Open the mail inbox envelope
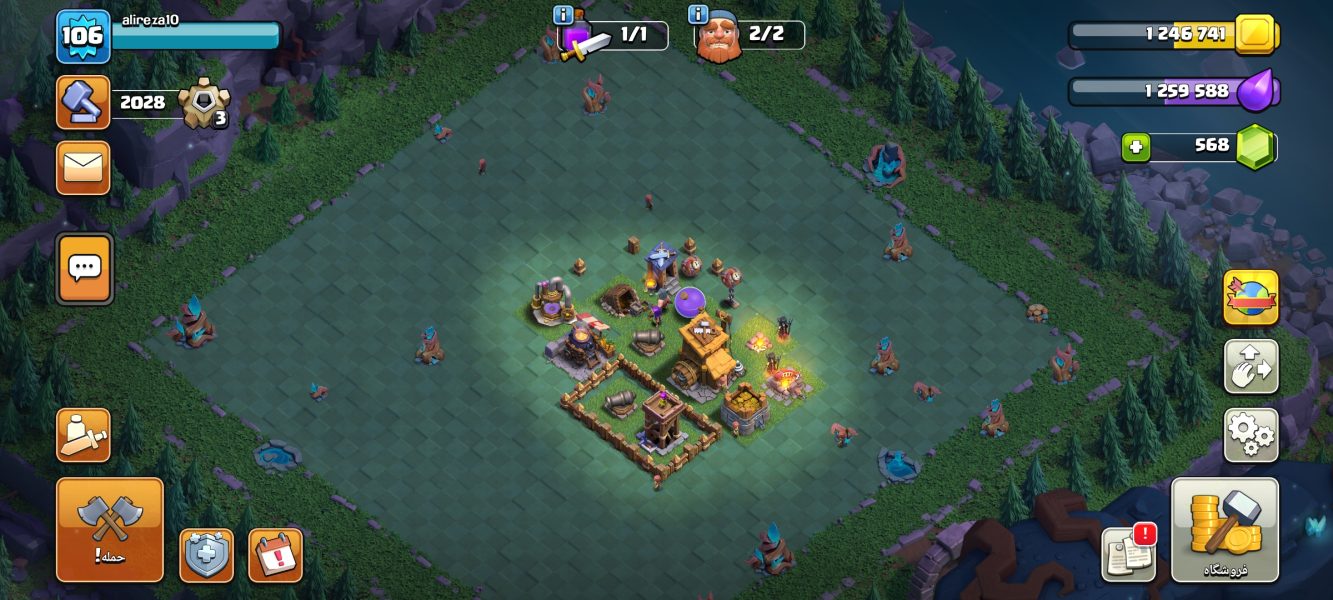 83,167
